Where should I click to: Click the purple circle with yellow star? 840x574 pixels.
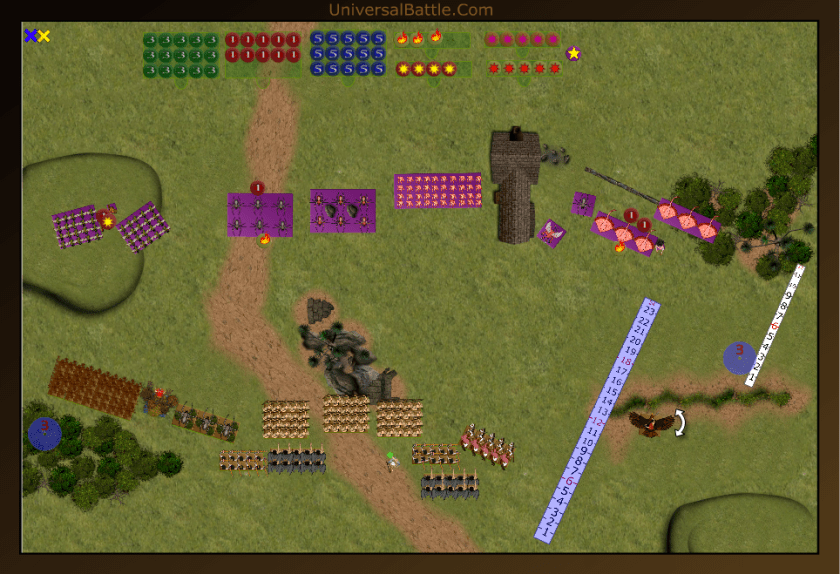573,53
